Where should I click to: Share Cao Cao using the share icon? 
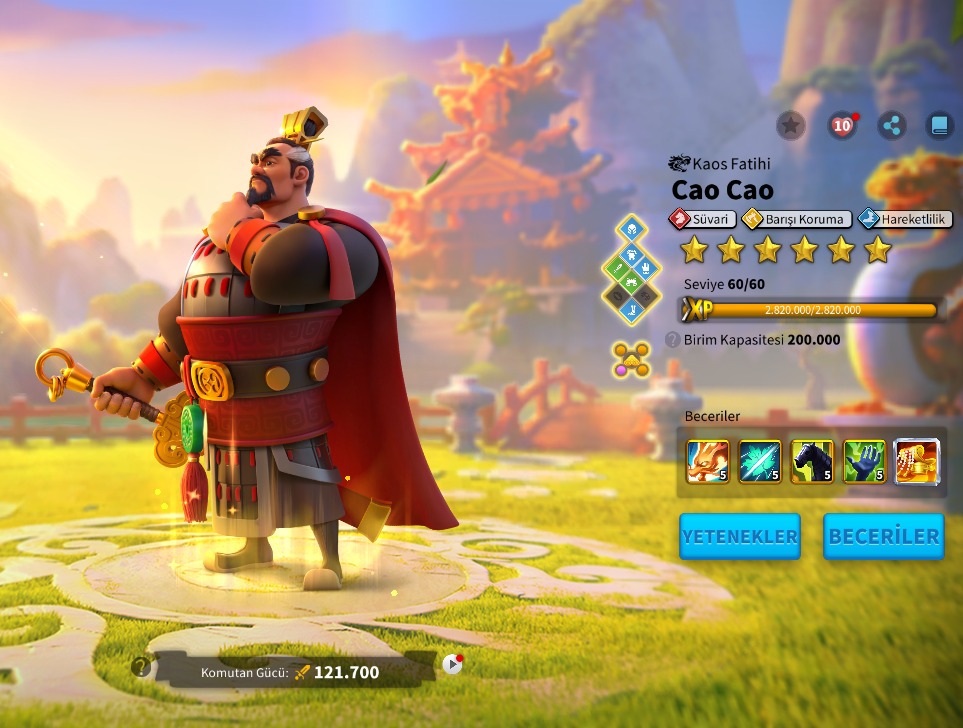(x=891, y=125)
